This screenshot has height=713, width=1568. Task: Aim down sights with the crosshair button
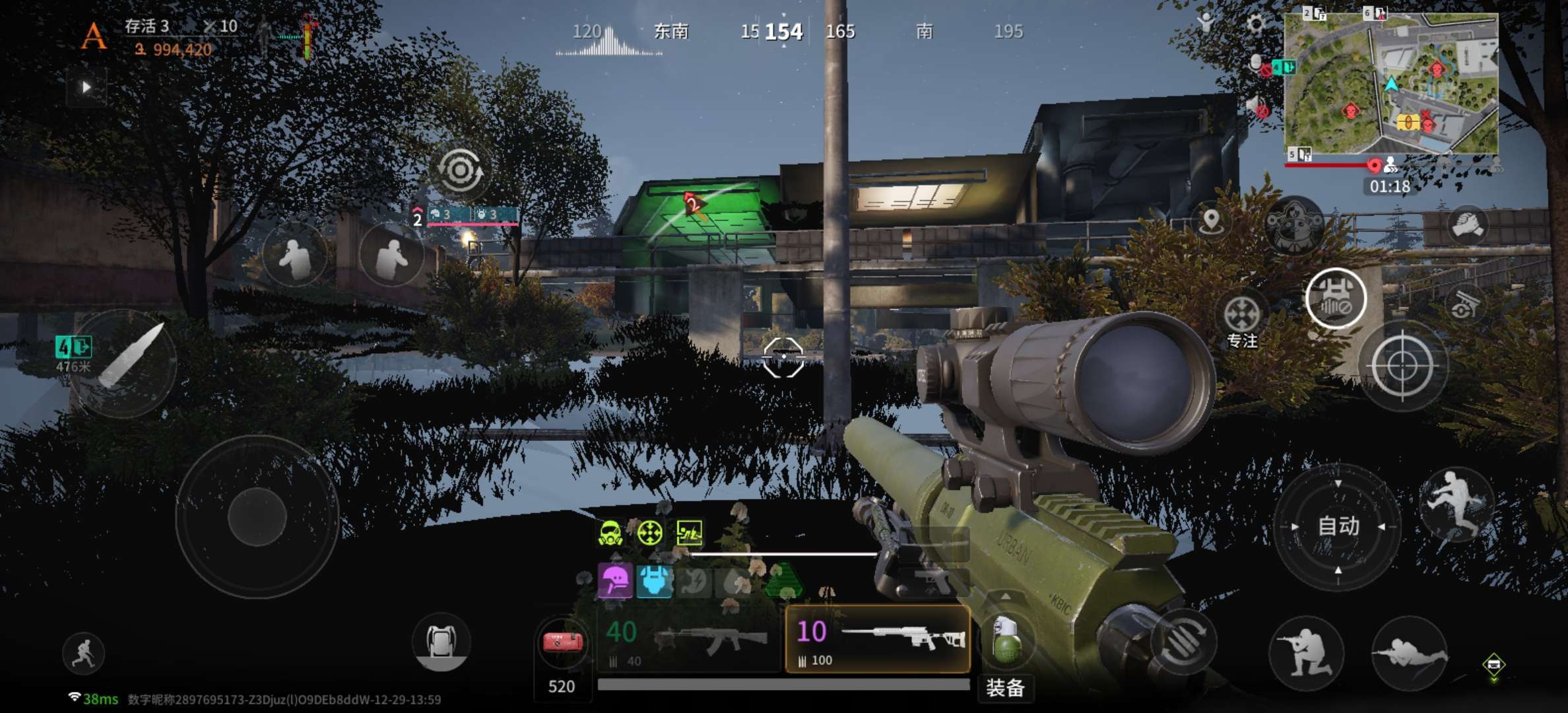(x=1402, y=365)
